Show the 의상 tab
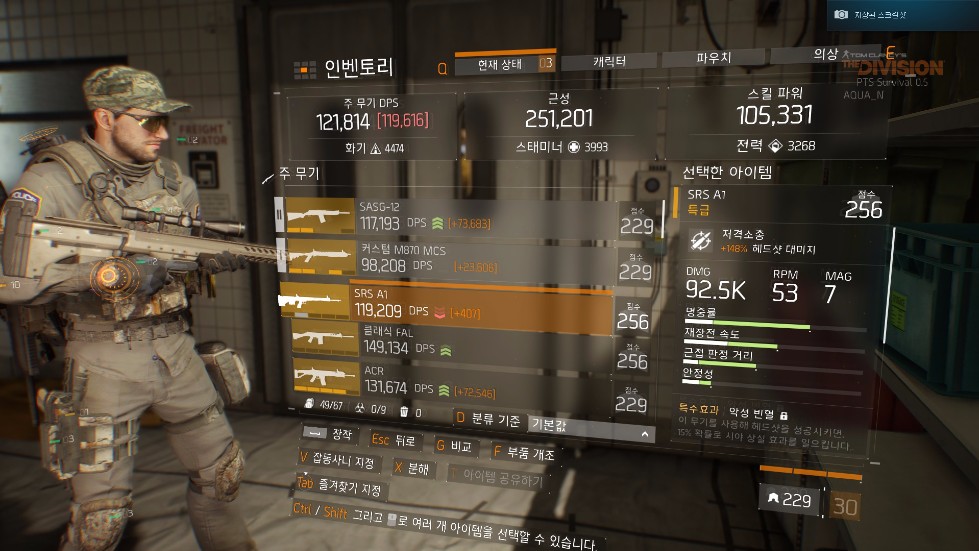Screen dimensions: 979x551 pyautogui.click(x=824, y=57)
